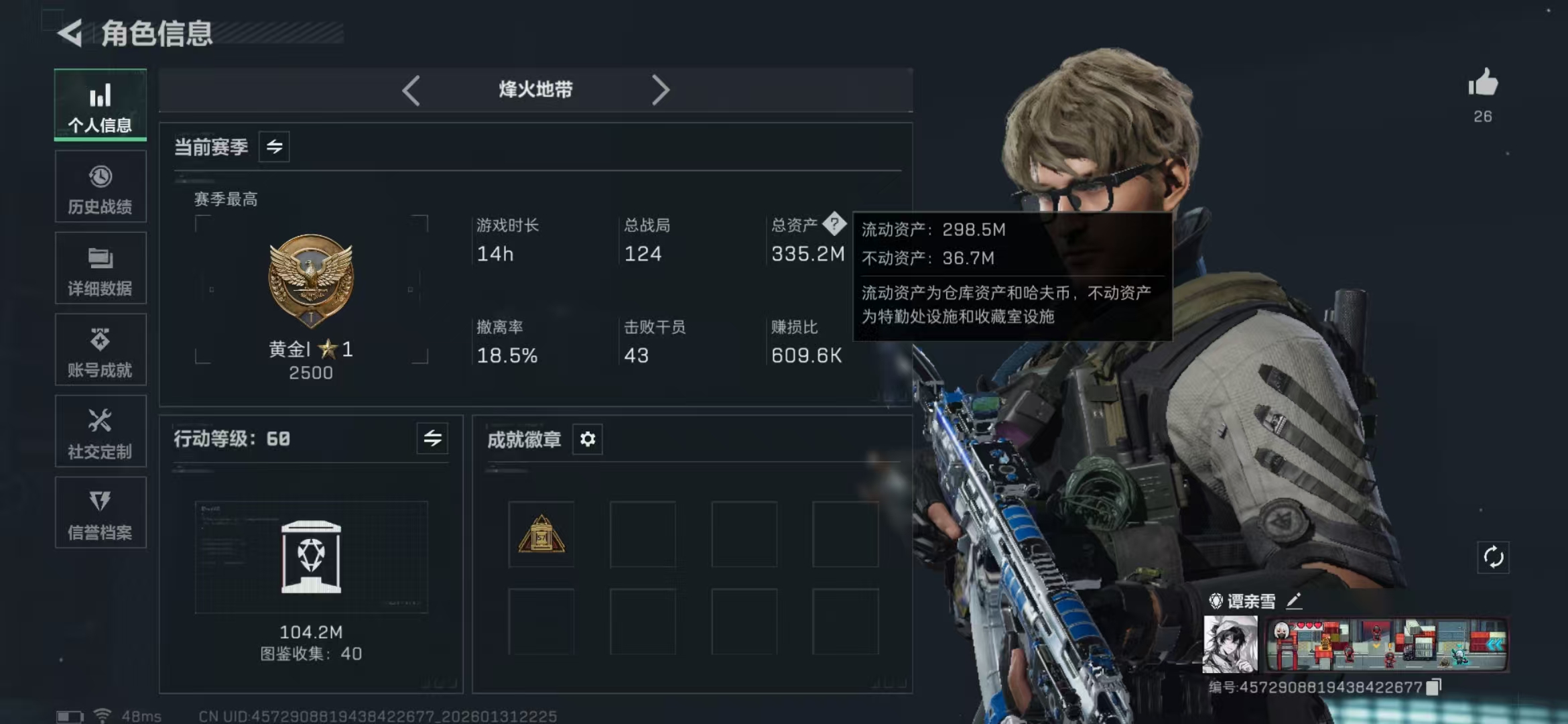Open the 社交定制 sidebar icon
Image resolution: width=1568 pixels, height=724 pixels.
click(x=99, y=431)
